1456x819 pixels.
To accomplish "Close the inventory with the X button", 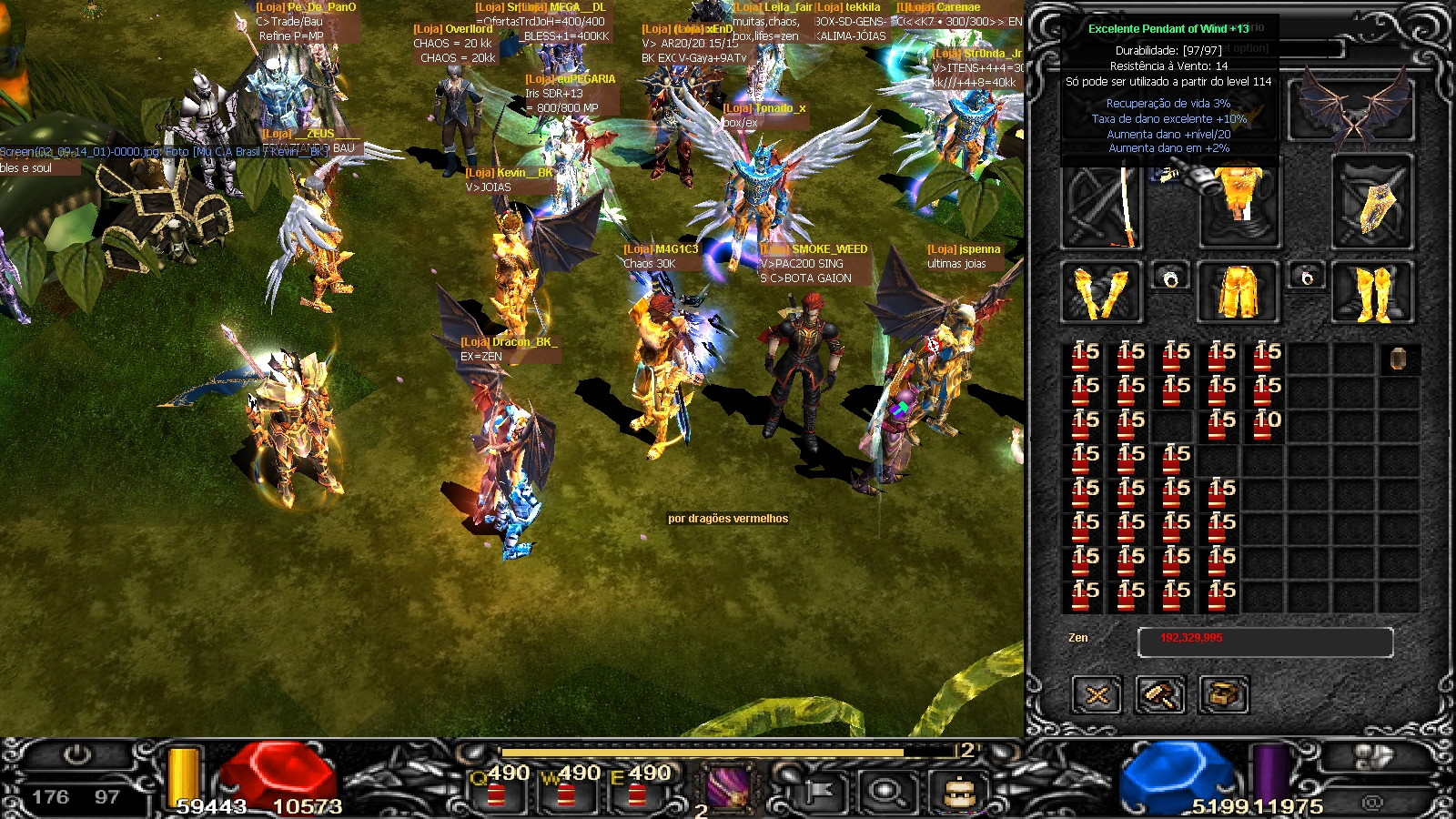I will click(1097, 696).
